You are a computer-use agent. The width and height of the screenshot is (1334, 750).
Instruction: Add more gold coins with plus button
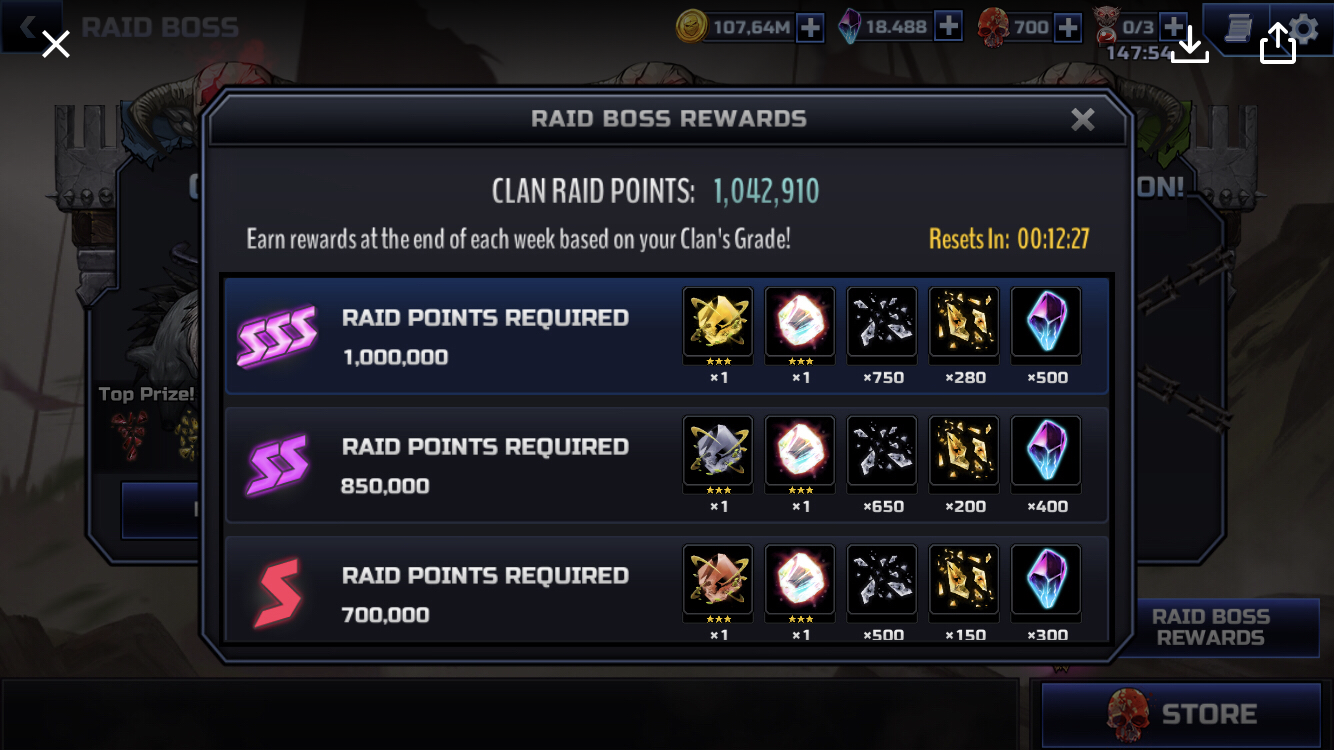[810, 28]
